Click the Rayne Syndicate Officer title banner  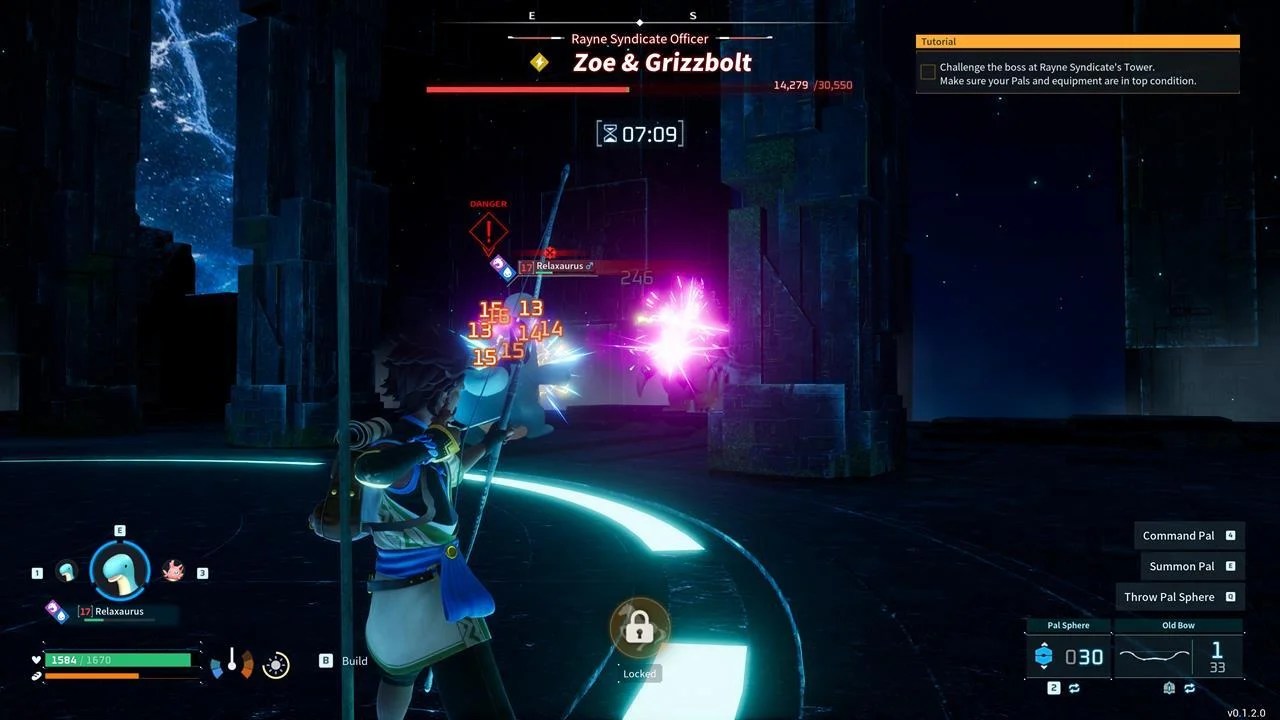640,38
